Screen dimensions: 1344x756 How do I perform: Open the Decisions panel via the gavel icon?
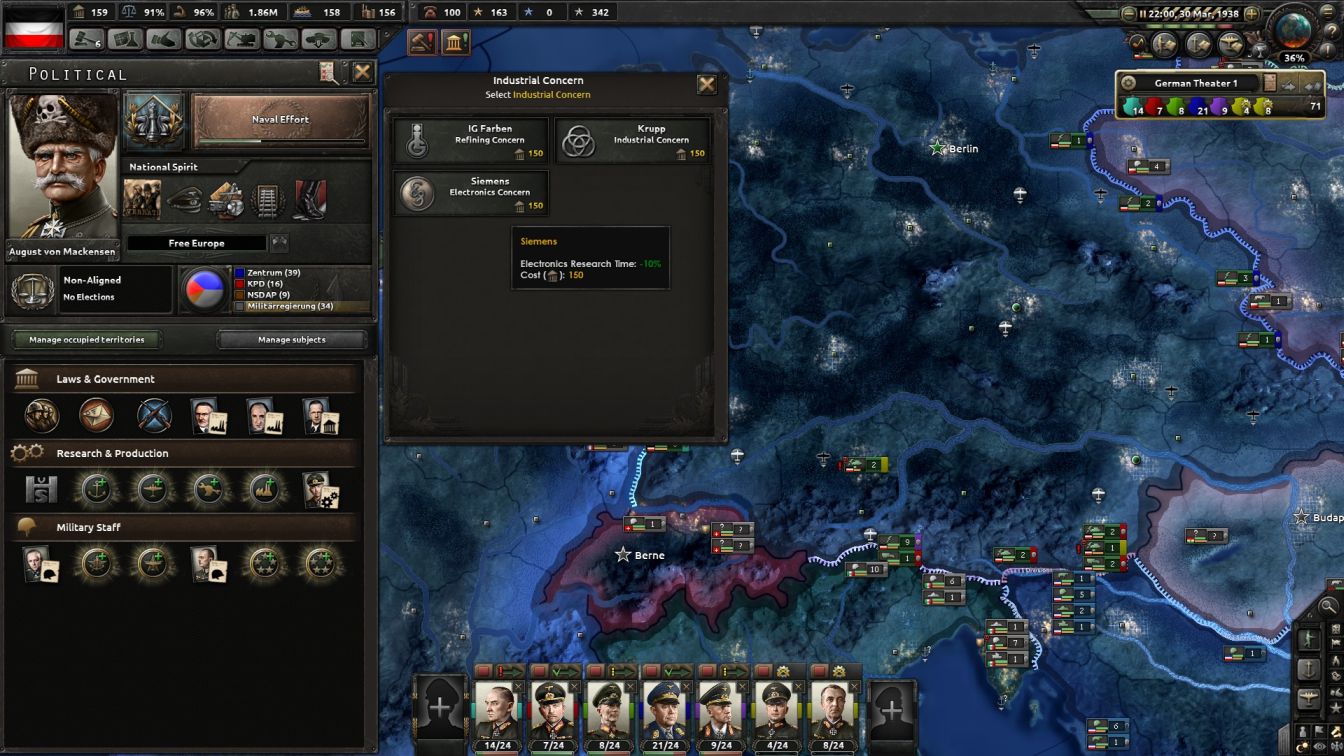[87, 38]
